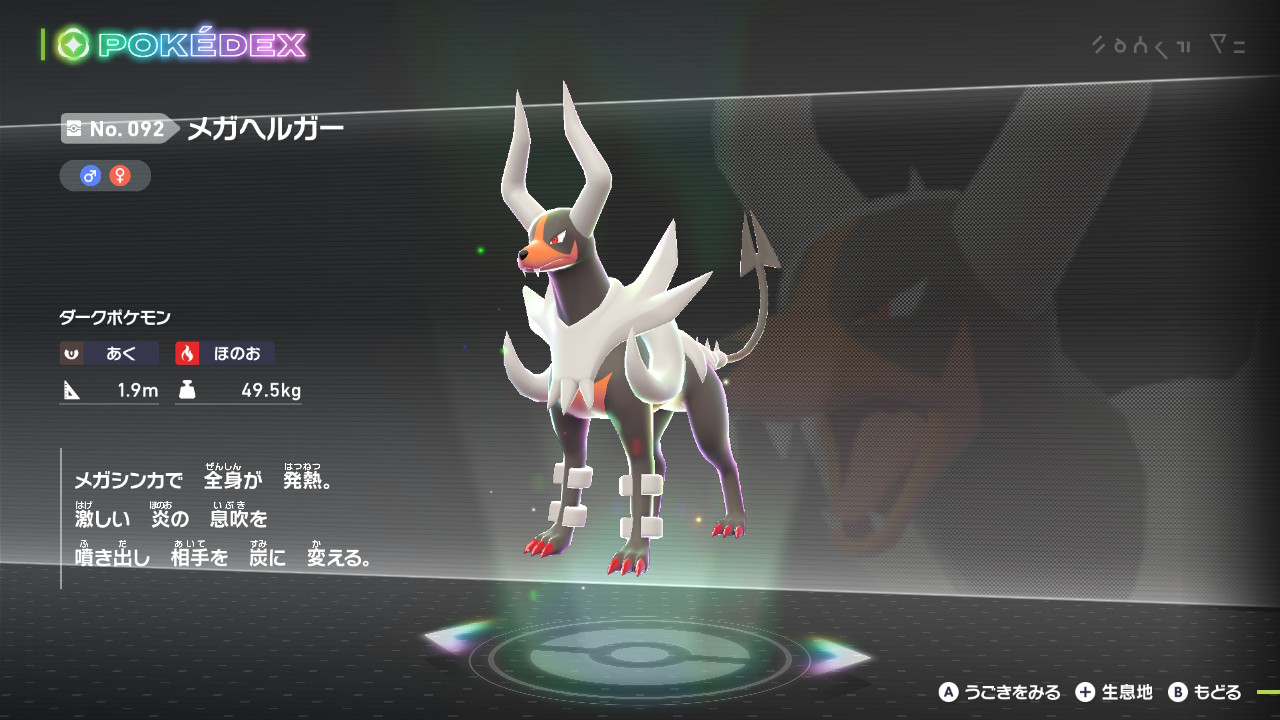Open the 生息地 habitat view
This screenshot has width=1280, height=720.
click(1115, 692)
